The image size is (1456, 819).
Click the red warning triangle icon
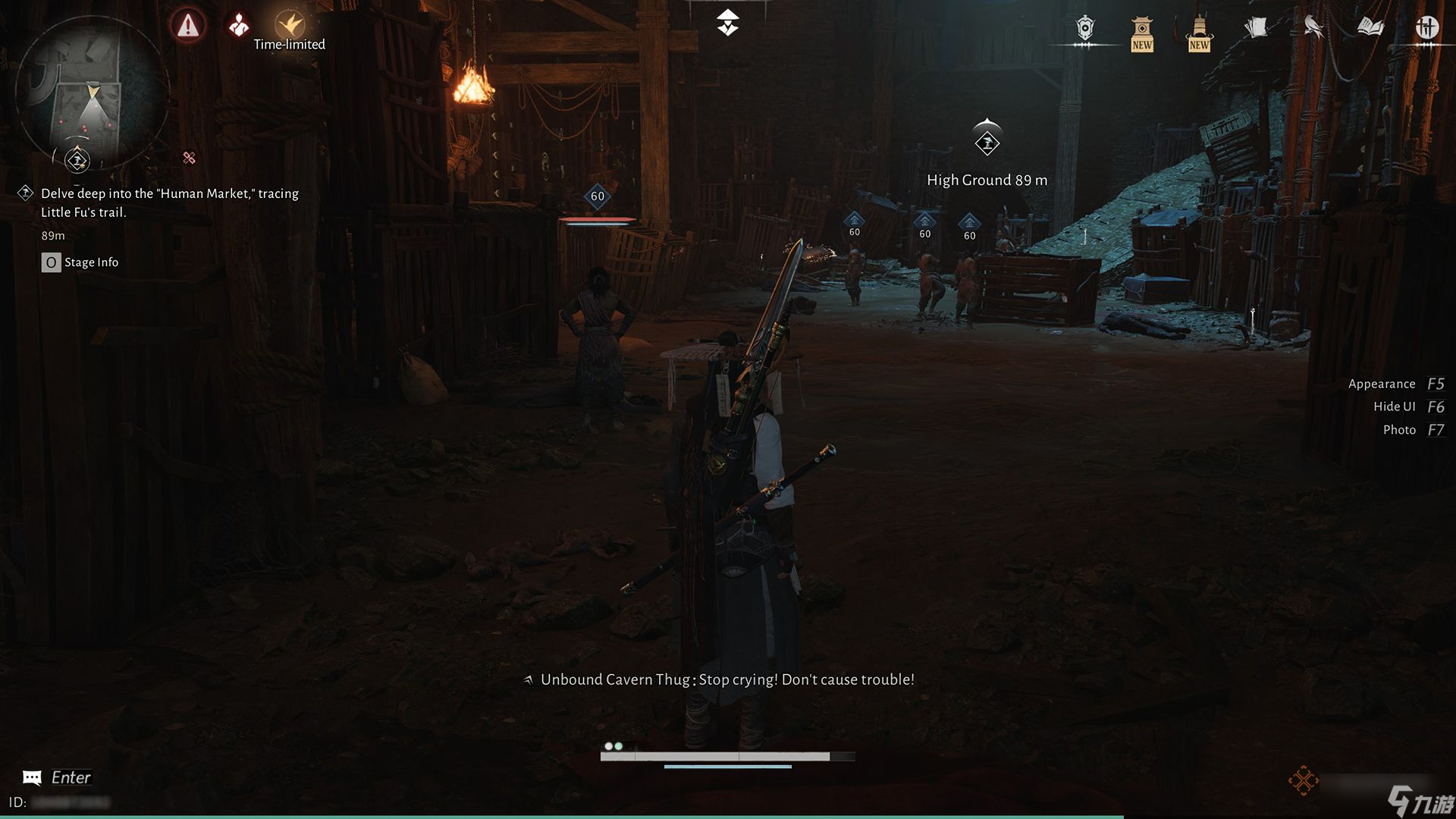pyautogui.click(x=187, y=27)
